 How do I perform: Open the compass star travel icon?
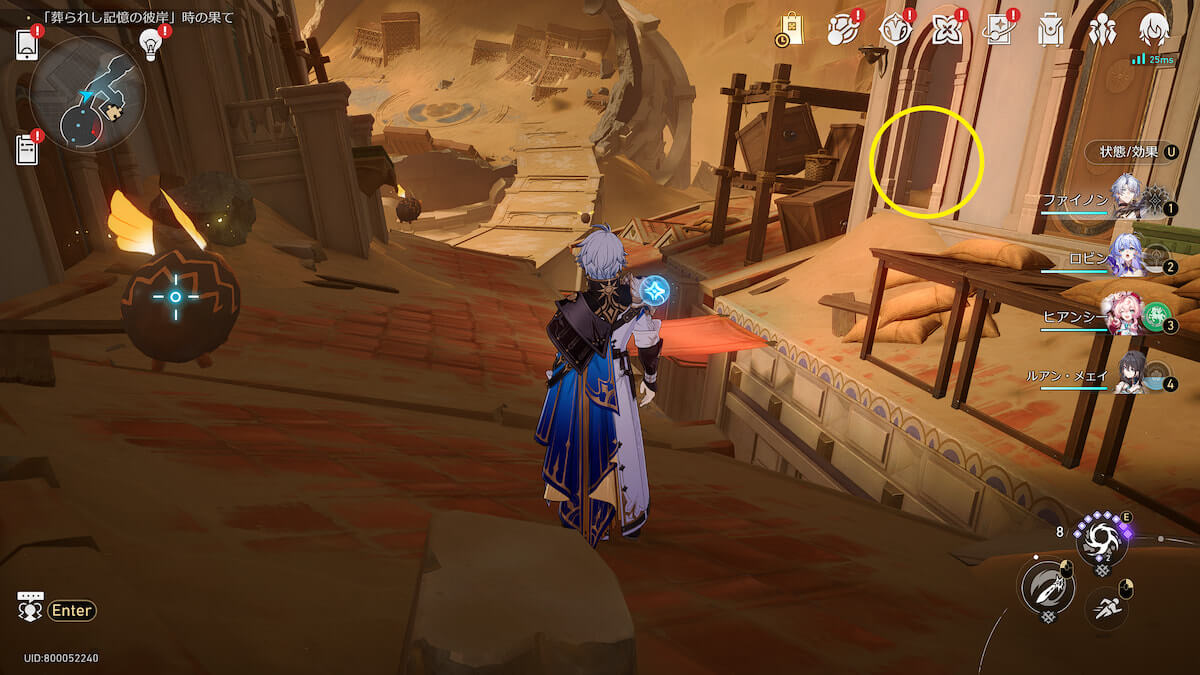(x=894, y=30)
